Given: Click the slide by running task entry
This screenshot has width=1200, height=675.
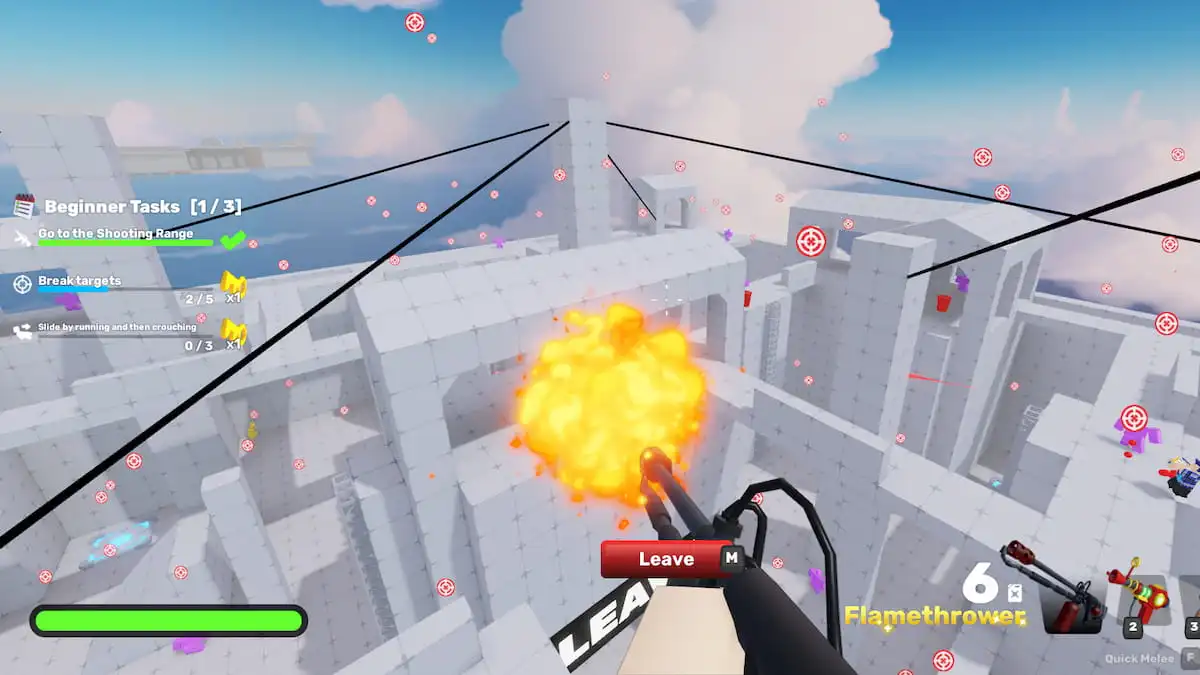Looking at the screenshot, I should pos(117,327).
